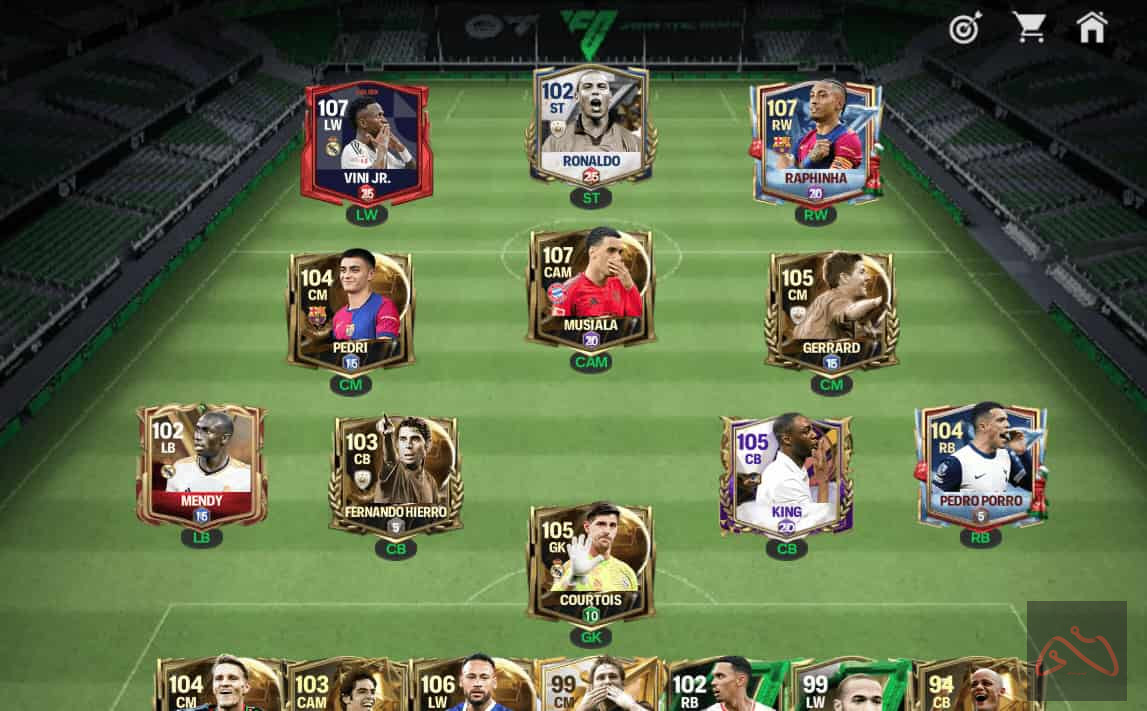Open the target objectives icon
1147x711 pixels.
[x=965, y=29]
